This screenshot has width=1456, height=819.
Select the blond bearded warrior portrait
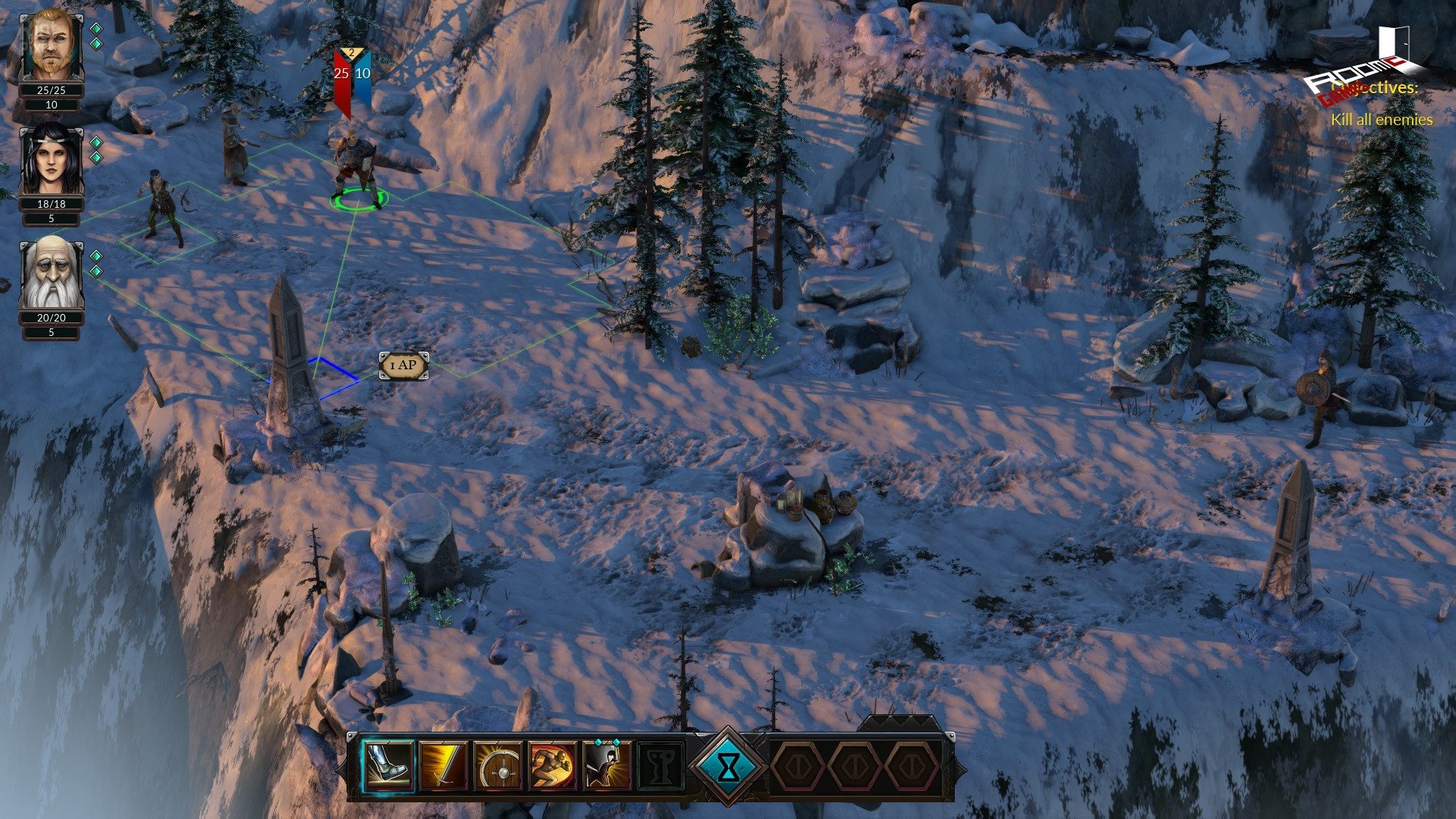tap(51, 45)
